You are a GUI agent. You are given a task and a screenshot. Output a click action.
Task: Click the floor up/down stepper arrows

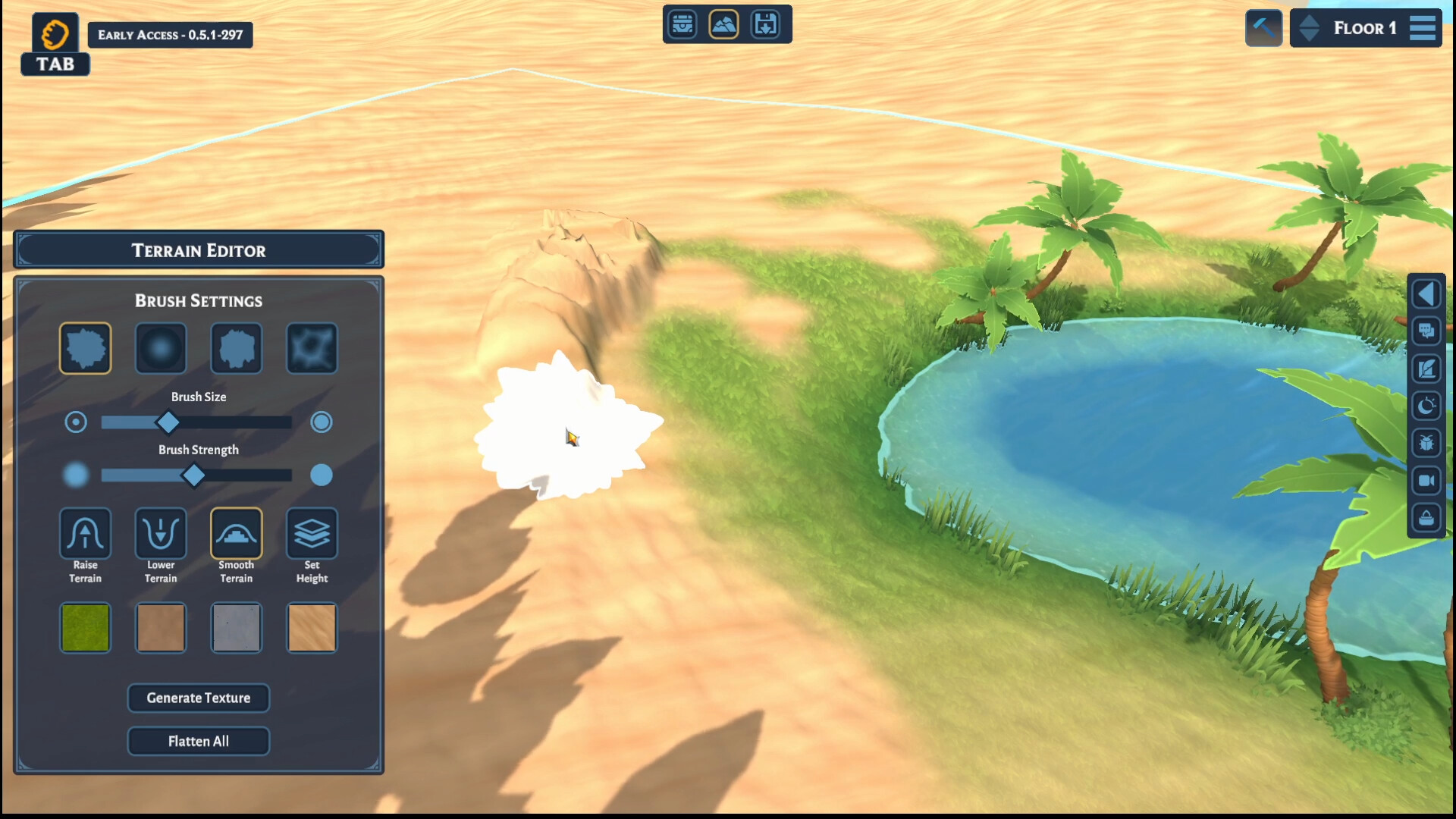click(1308, 28)
